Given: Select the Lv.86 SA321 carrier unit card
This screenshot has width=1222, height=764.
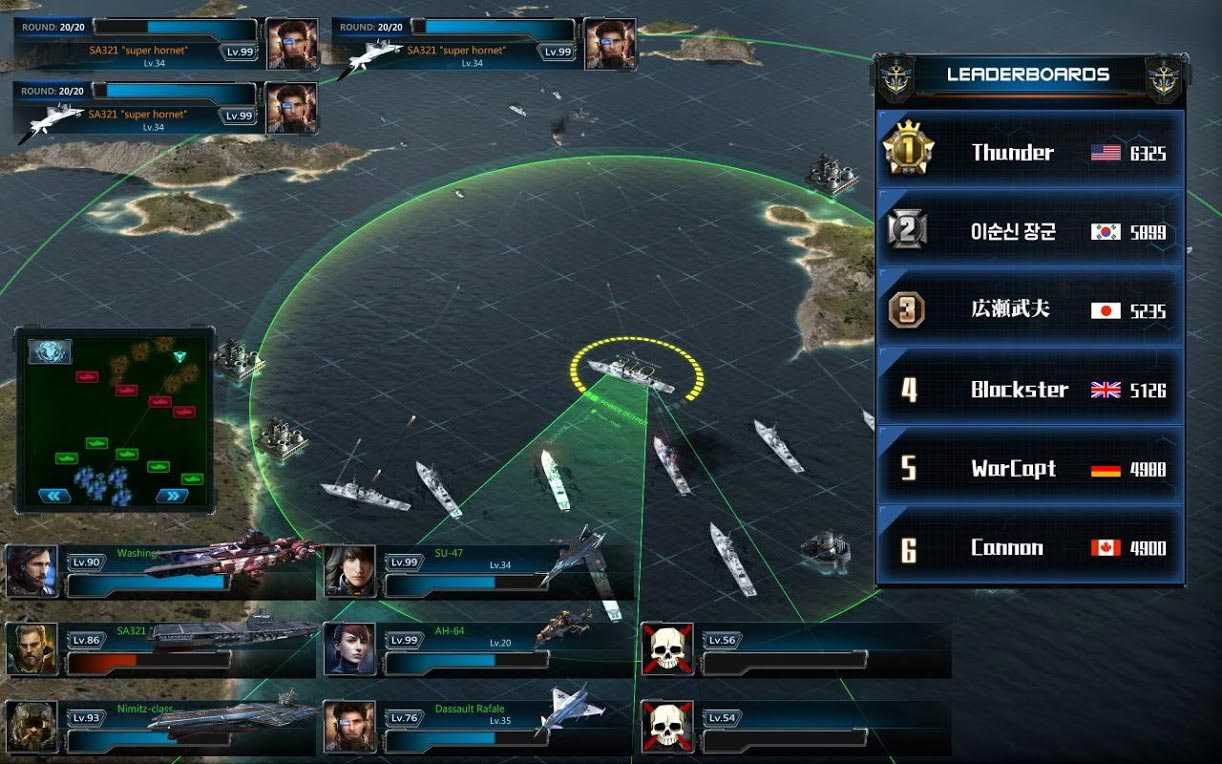Looking at the screenshot, I should pos(160,649).
